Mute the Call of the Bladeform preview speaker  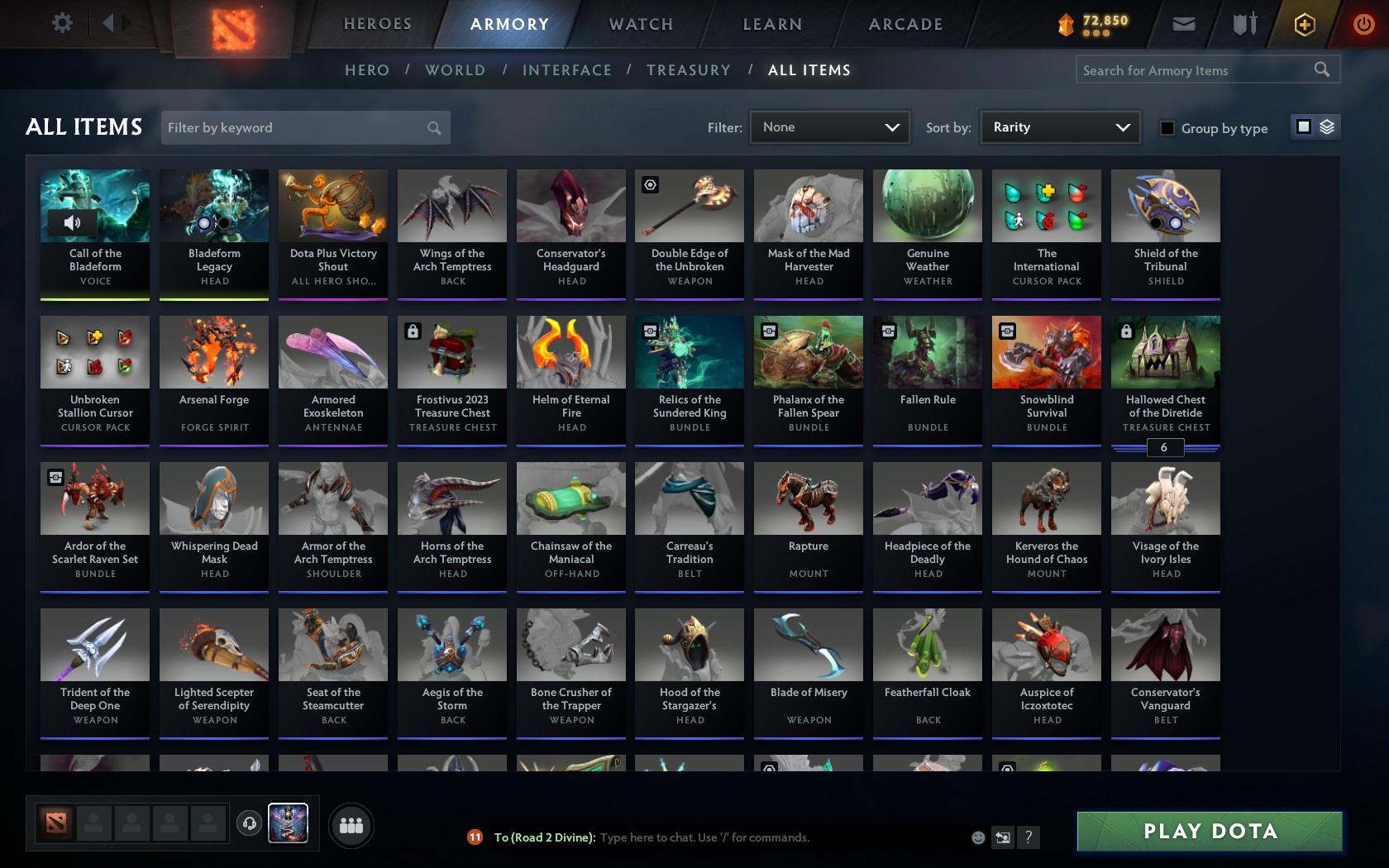coord(71,222)
